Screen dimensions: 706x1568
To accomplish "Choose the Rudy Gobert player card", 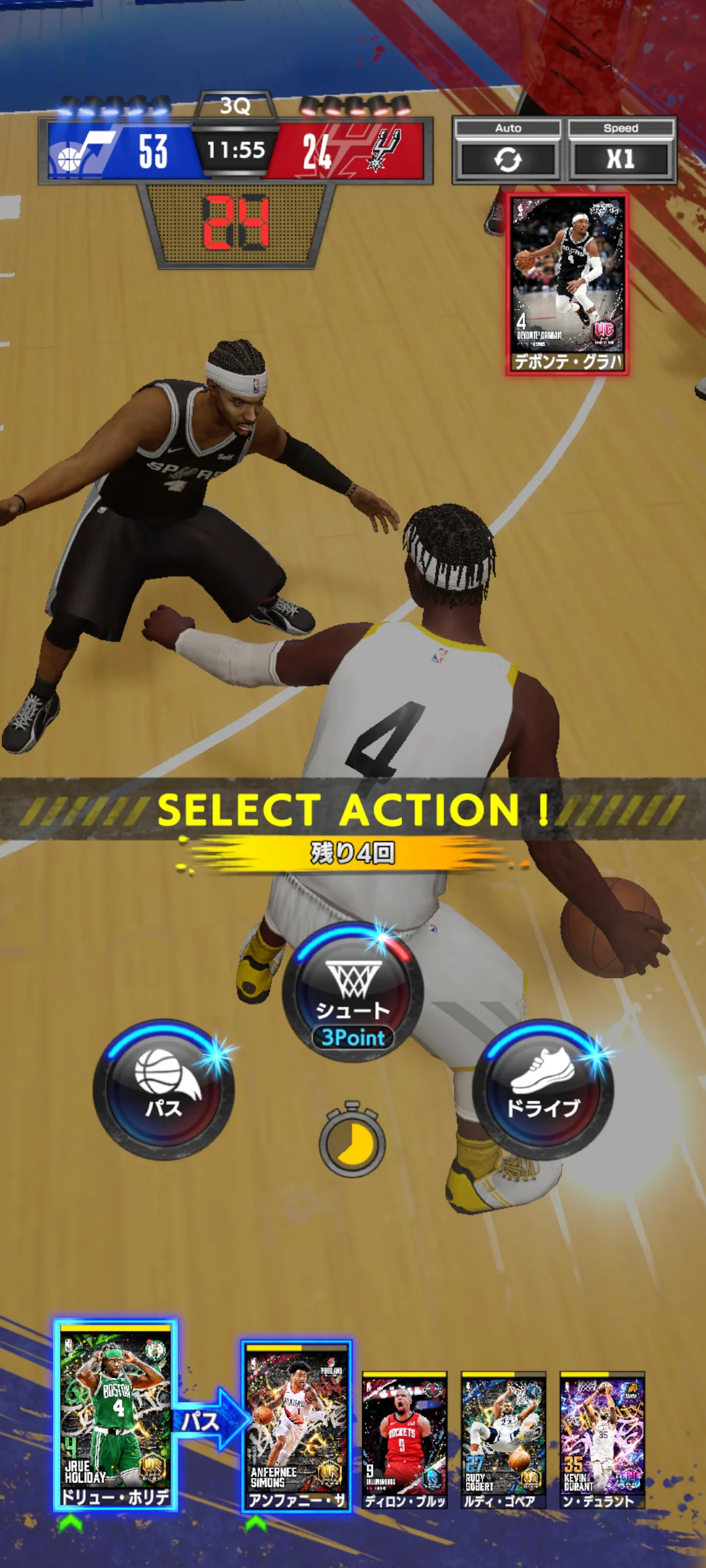I will tap(503, 1439).
